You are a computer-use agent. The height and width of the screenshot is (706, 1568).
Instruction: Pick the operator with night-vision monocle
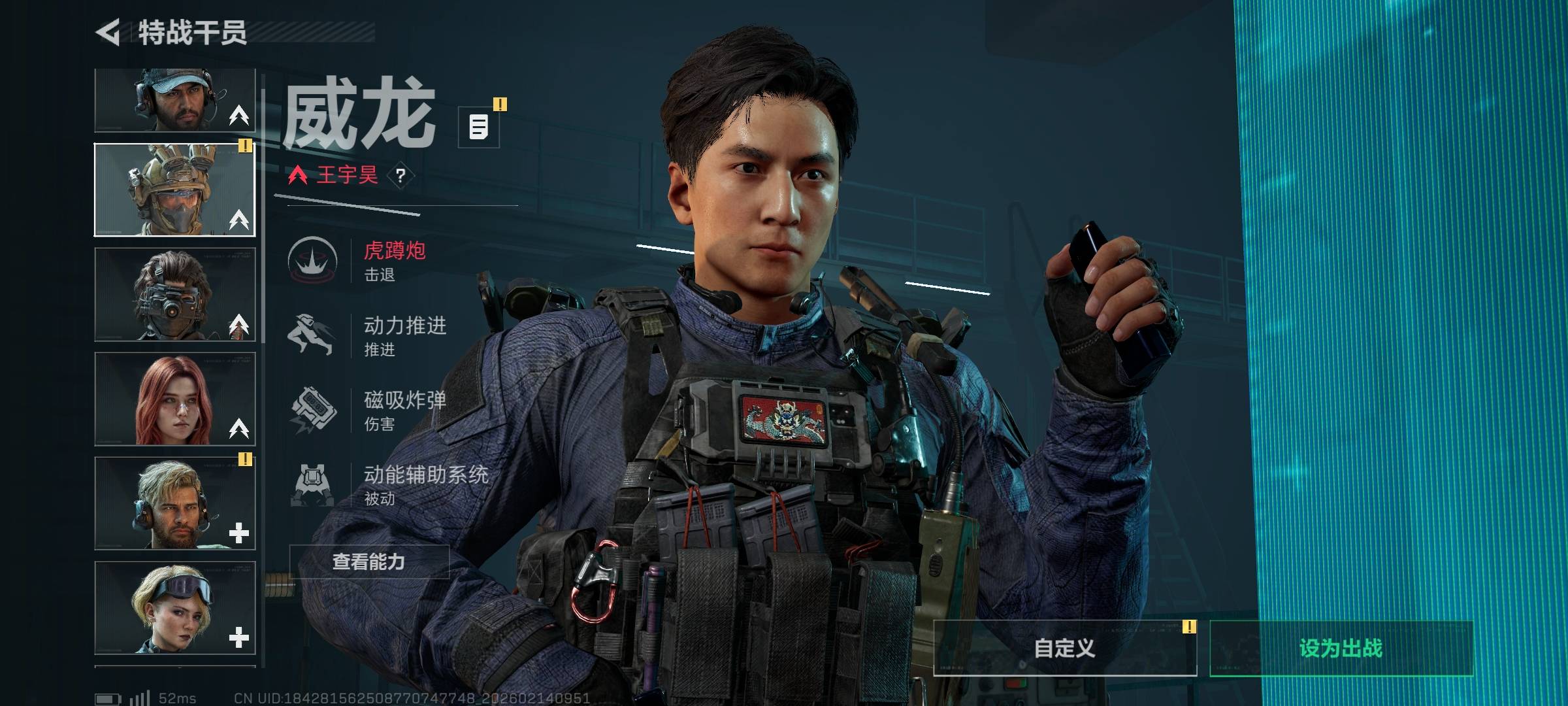[174, 294]
